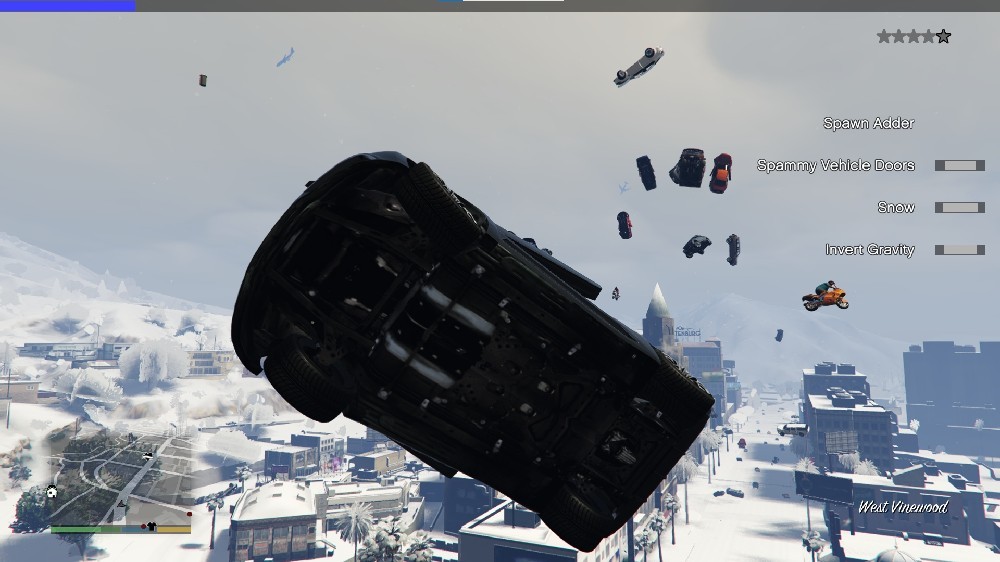Select the Spawn Adder effect entry
The height and width of the screenshot is (562, 1000).
click(868, 124)
